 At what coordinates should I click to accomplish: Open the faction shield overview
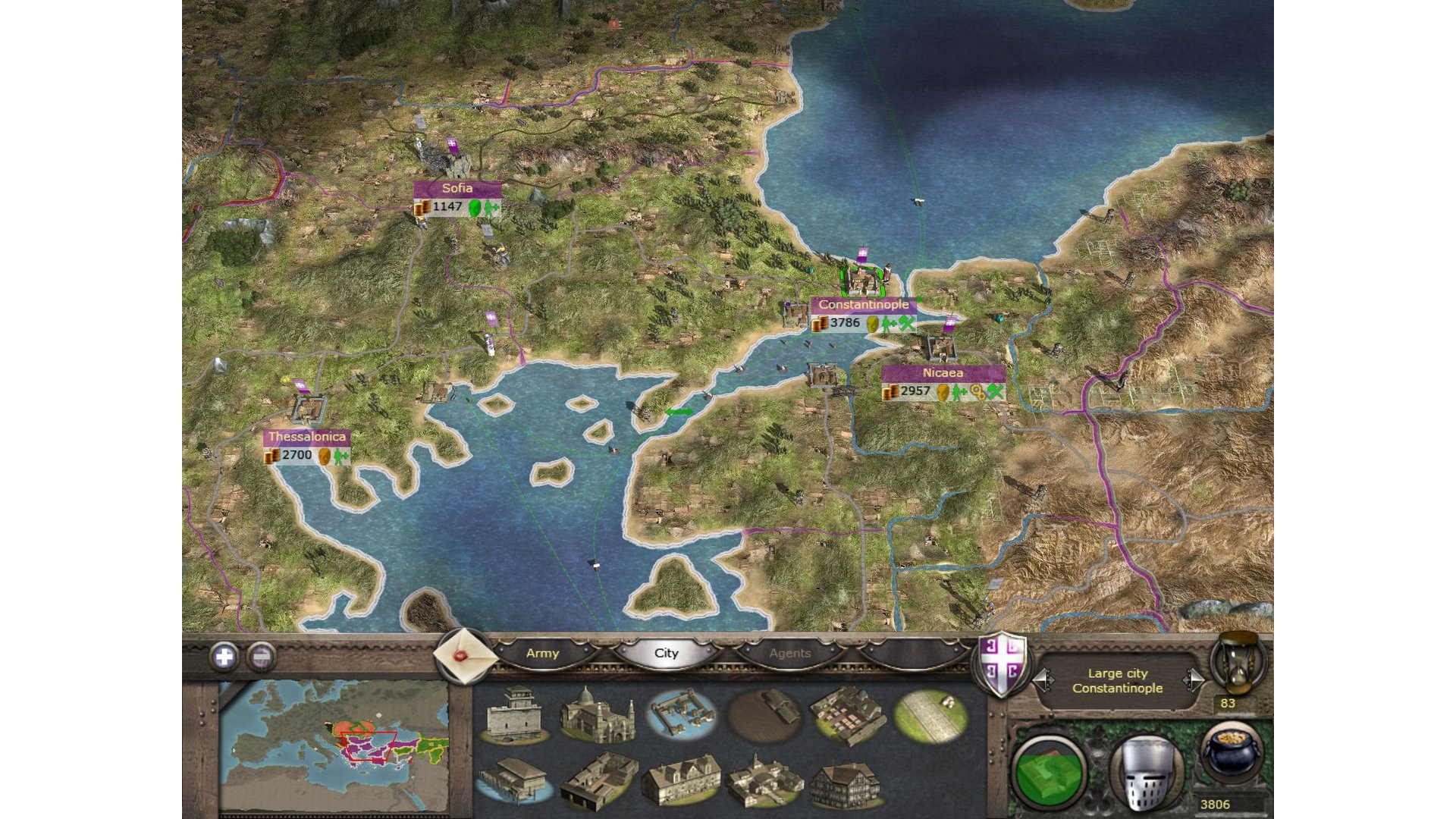coord(1003,664)
